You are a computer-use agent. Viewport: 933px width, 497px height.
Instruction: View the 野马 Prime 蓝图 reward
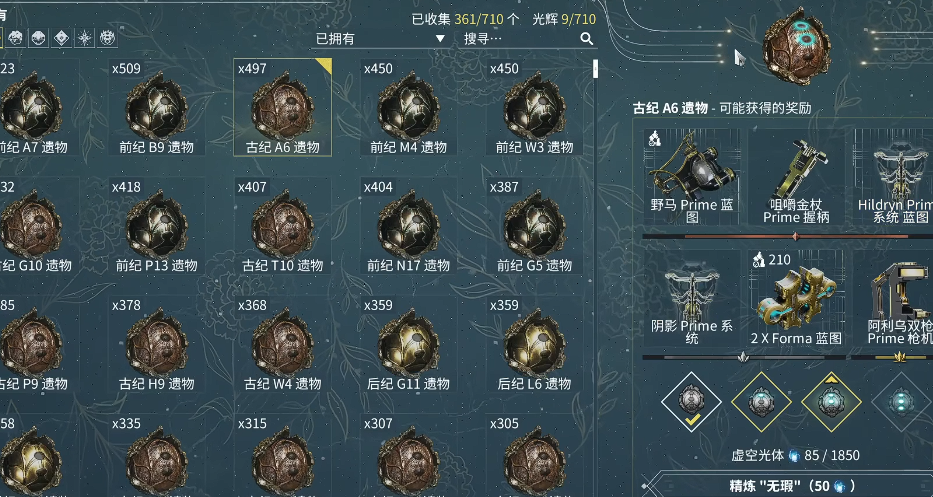tap(692, 178)
